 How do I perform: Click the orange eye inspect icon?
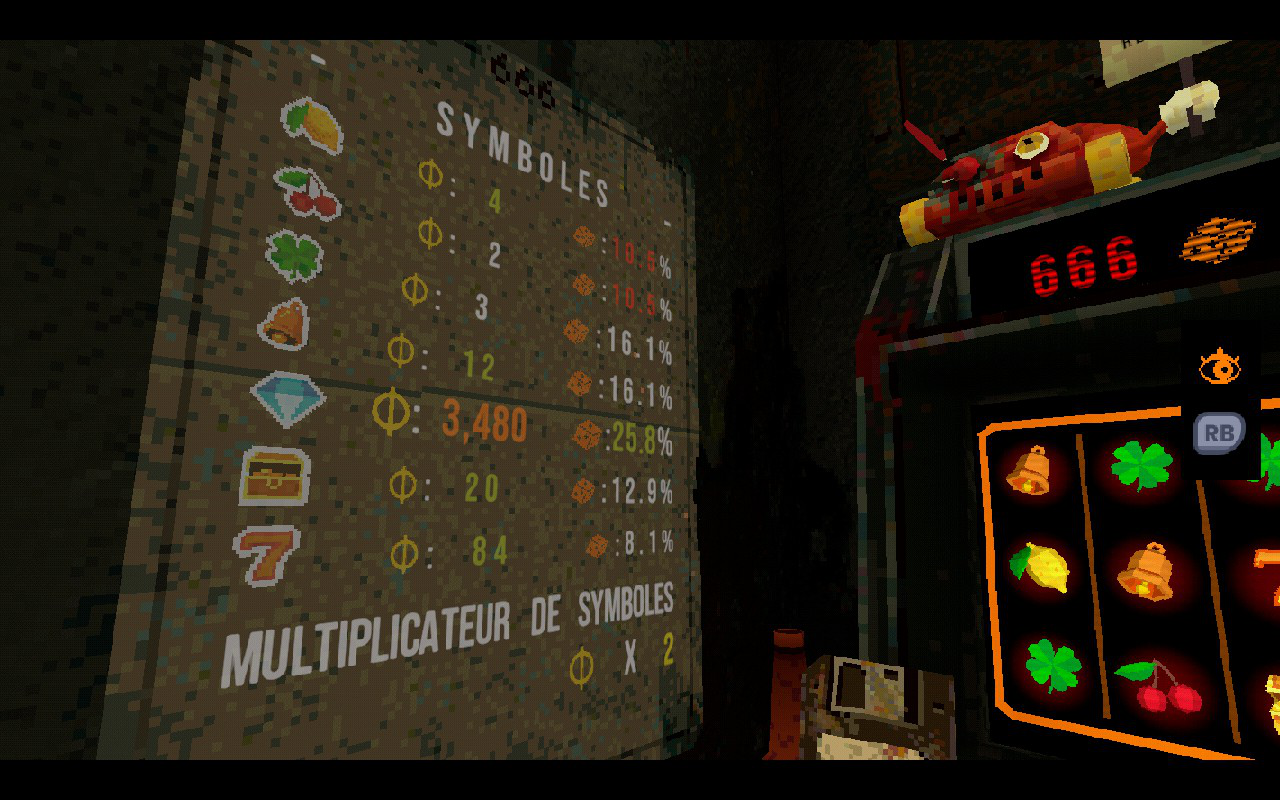[1219, 367]
